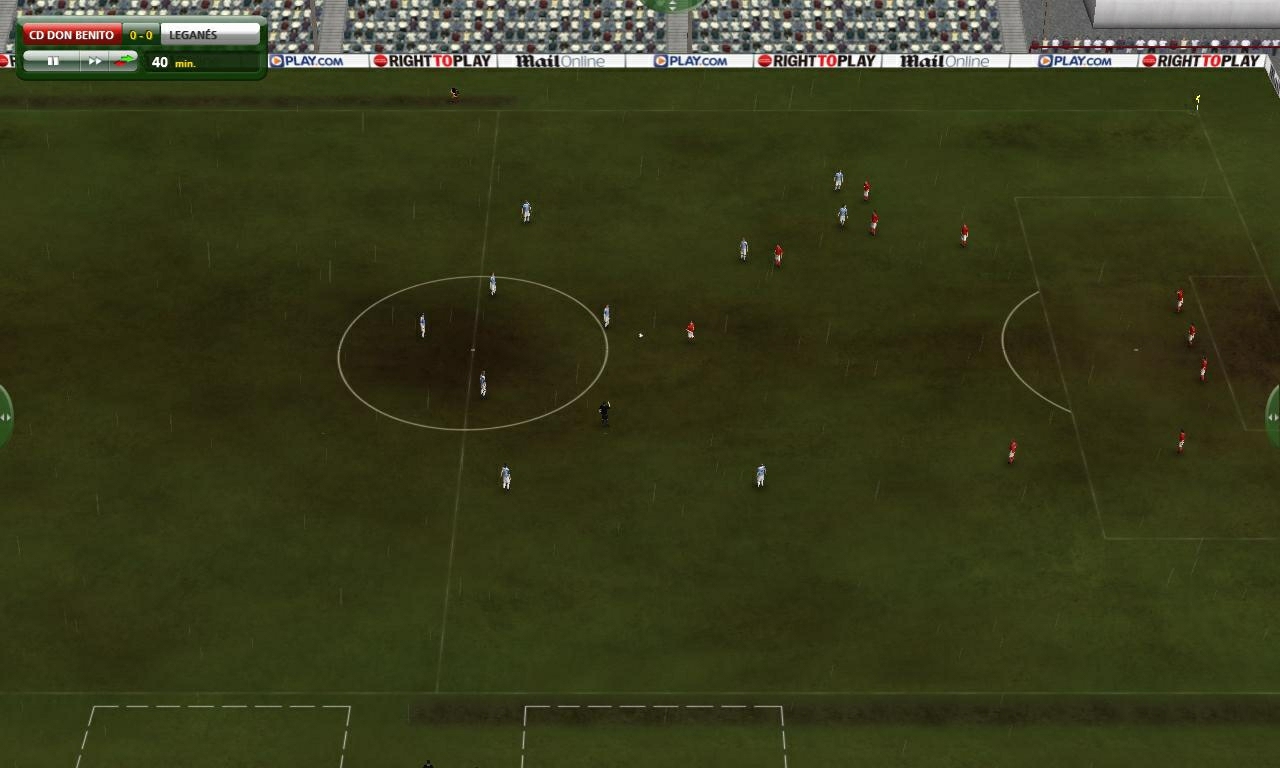The width and height of the screenshot is (1280, 768).
Task: Click the linesman holding the yellow flag
Action: [1196, 99]
